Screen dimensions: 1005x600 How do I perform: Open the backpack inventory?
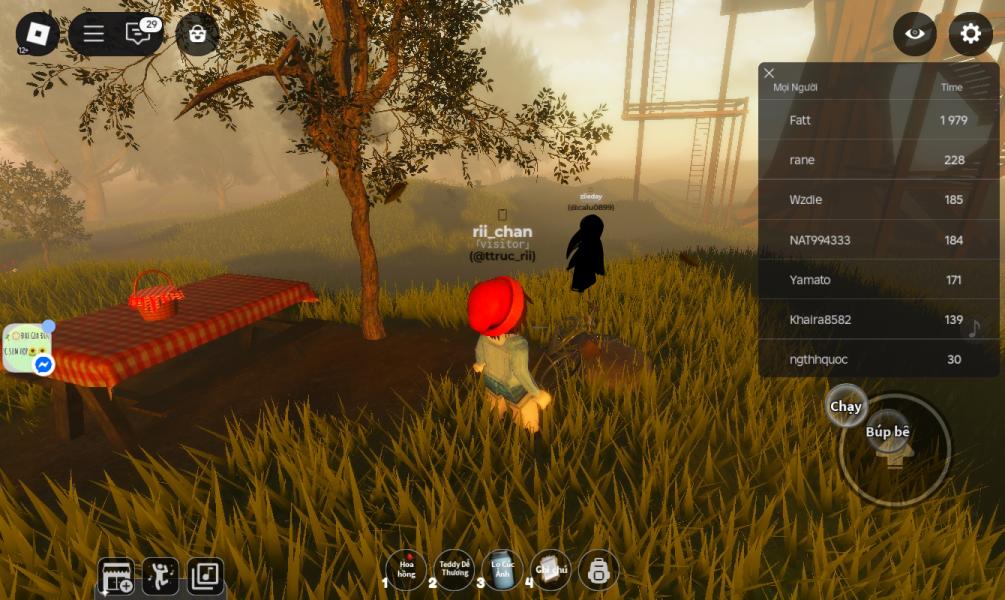[x=598, y=571]
